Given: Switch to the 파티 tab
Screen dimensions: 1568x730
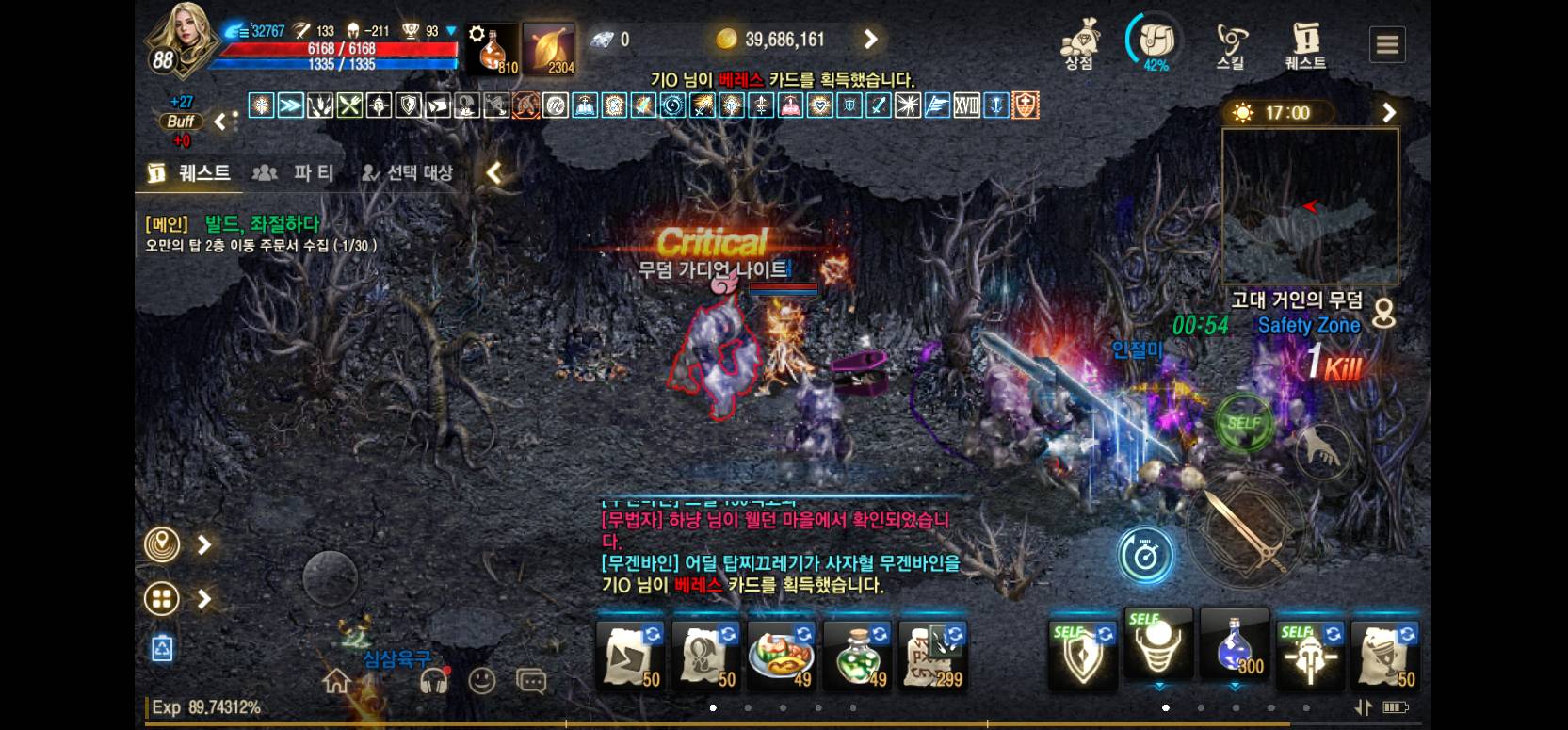Looking at the screenshot, I should point(295,172).
